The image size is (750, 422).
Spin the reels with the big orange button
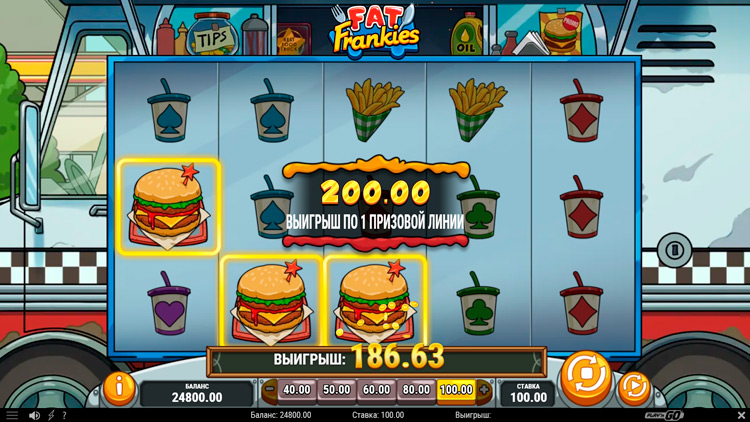click(x=585, y=377)
